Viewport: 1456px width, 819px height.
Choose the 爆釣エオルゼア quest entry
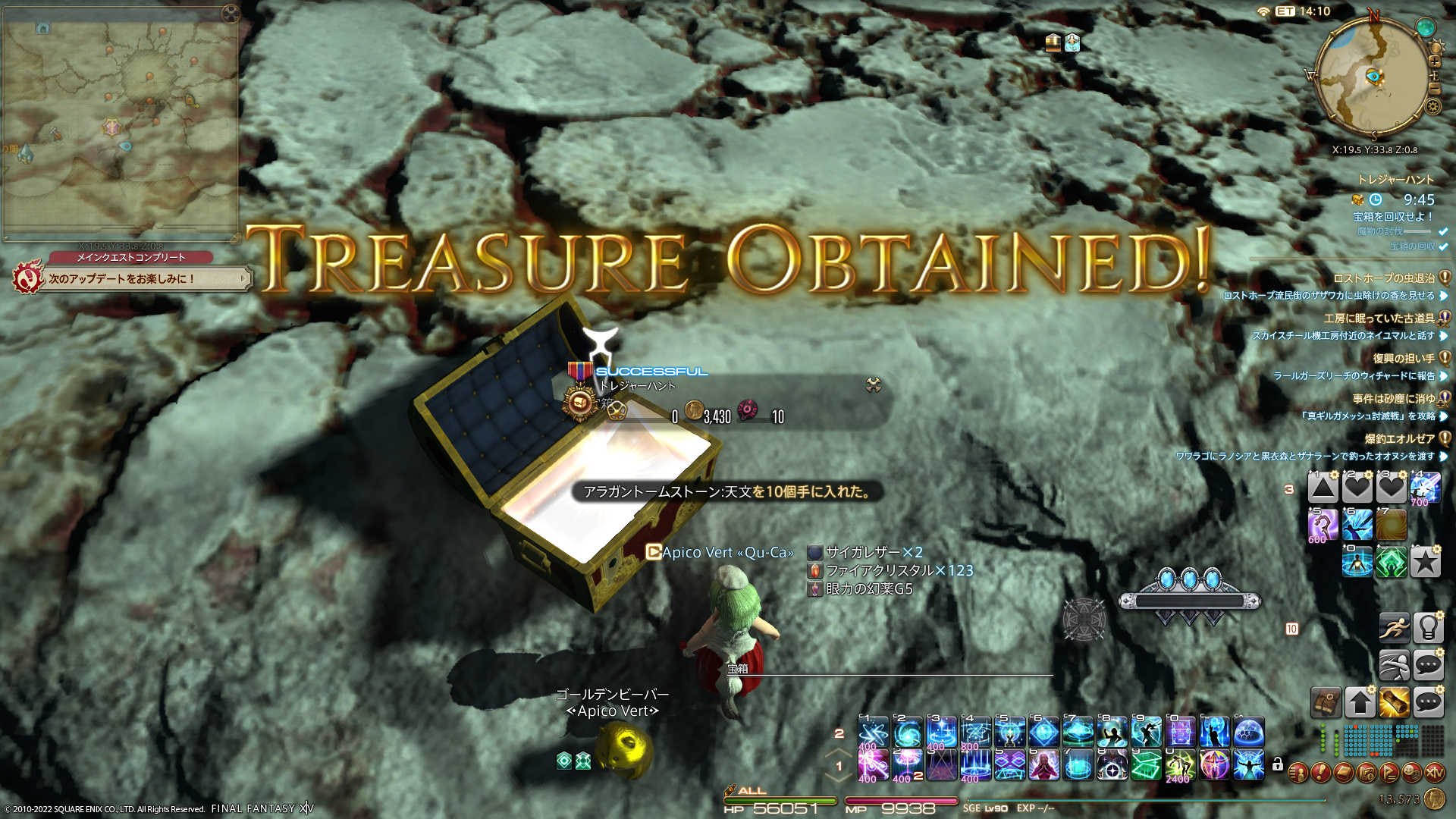[1399, 438]
